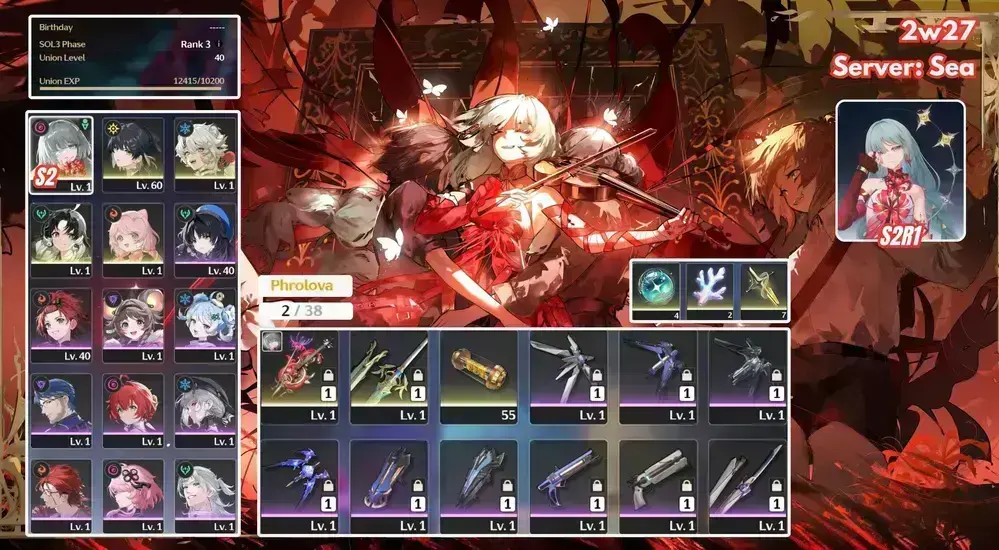Screen dimensions: 999x550
Task: Select the white coral item icon
Action: tap(711, 289)
